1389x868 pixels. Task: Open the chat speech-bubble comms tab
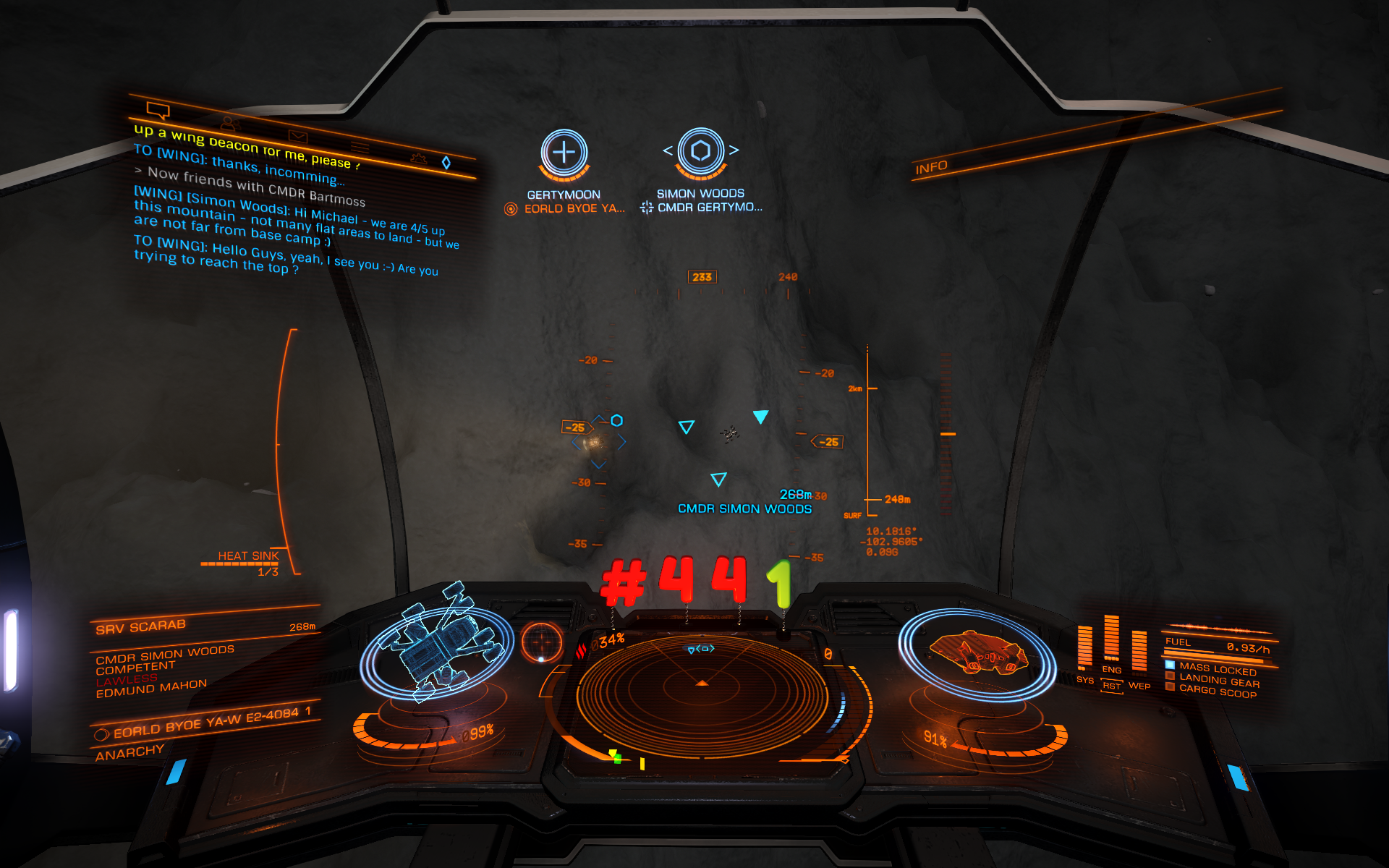coord(158,111)
